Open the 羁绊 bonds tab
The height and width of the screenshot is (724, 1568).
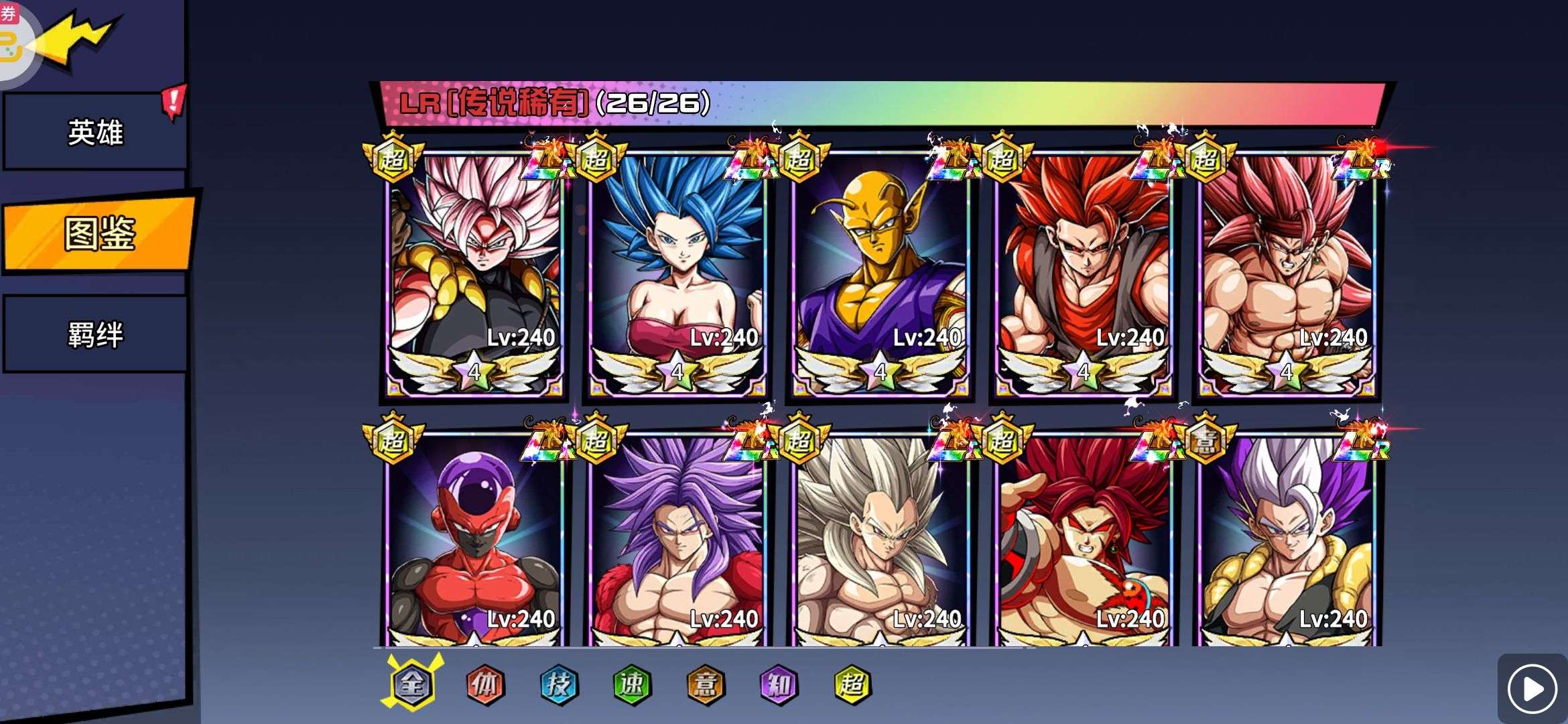[95, 335]
